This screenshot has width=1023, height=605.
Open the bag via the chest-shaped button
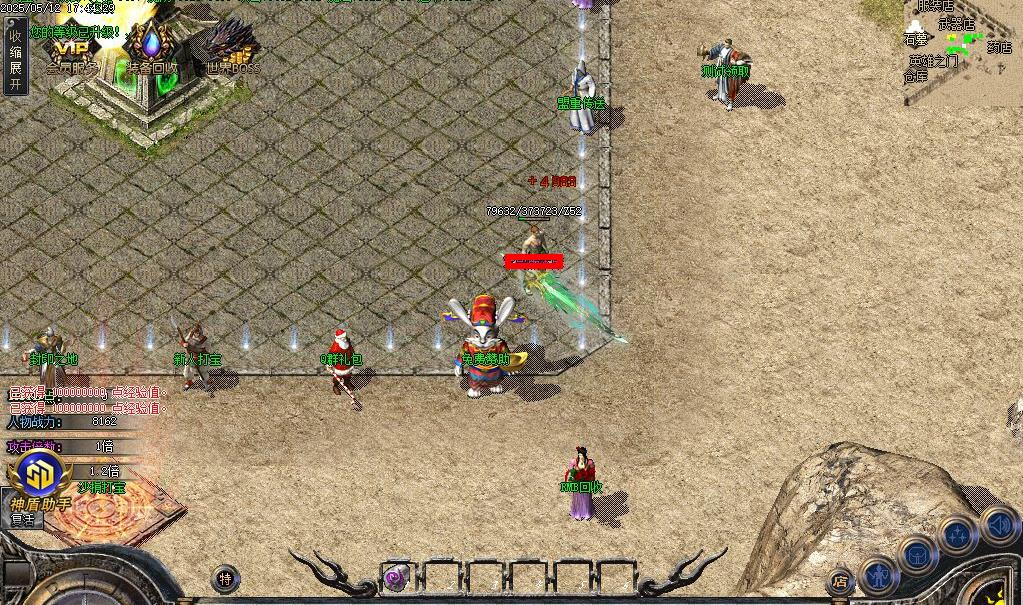[917, 554]
